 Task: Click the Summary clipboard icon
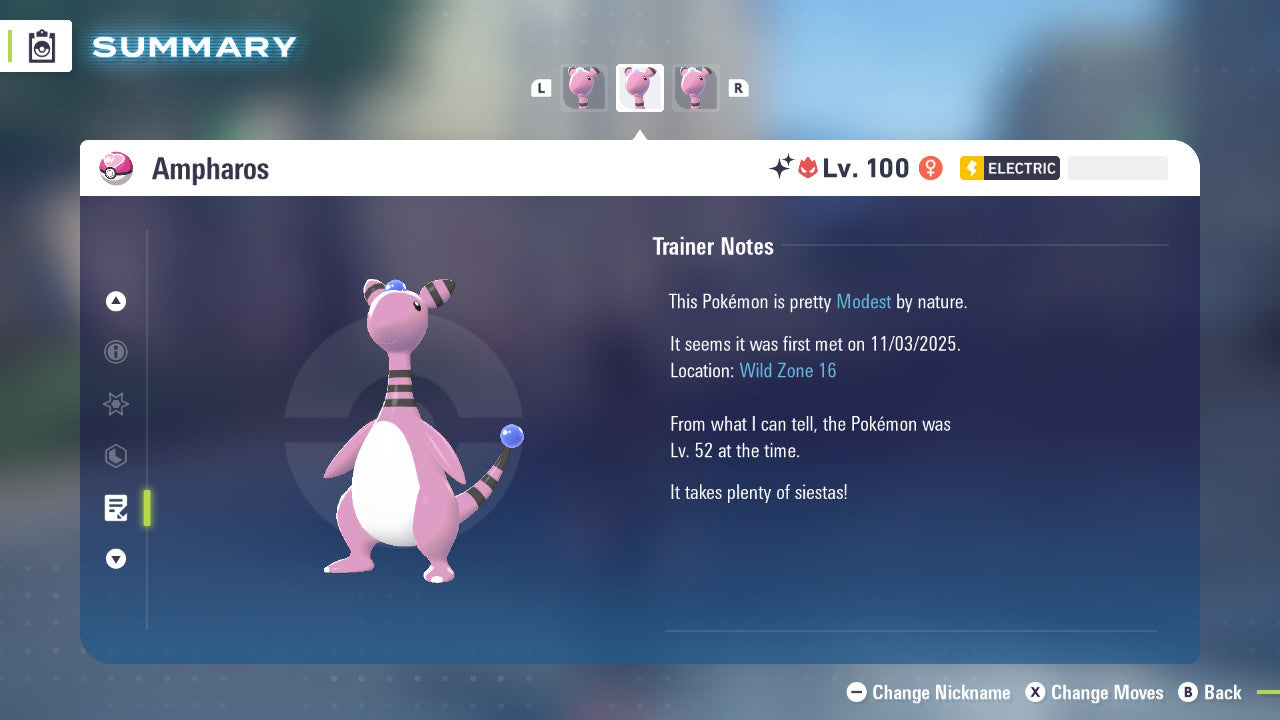pyautogui.click(x=42, y=46)
